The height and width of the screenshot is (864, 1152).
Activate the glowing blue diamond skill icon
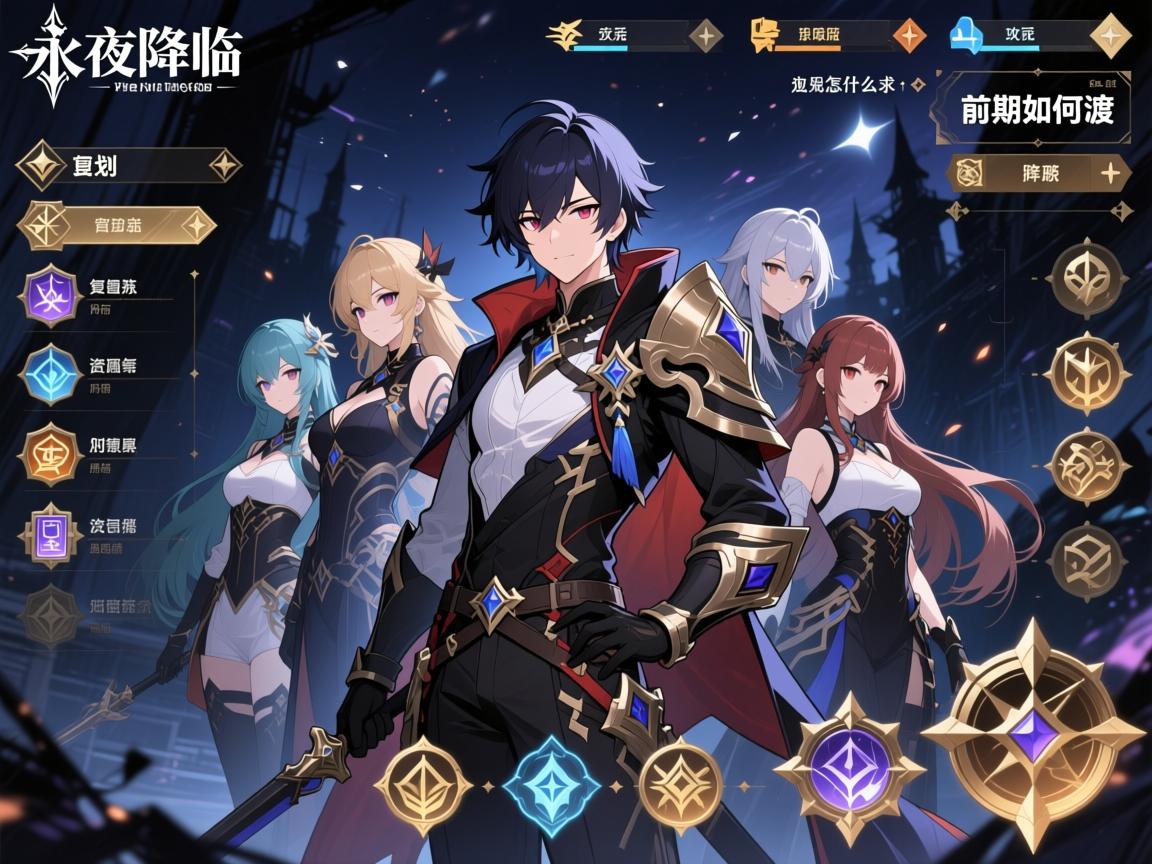(551, 785)
